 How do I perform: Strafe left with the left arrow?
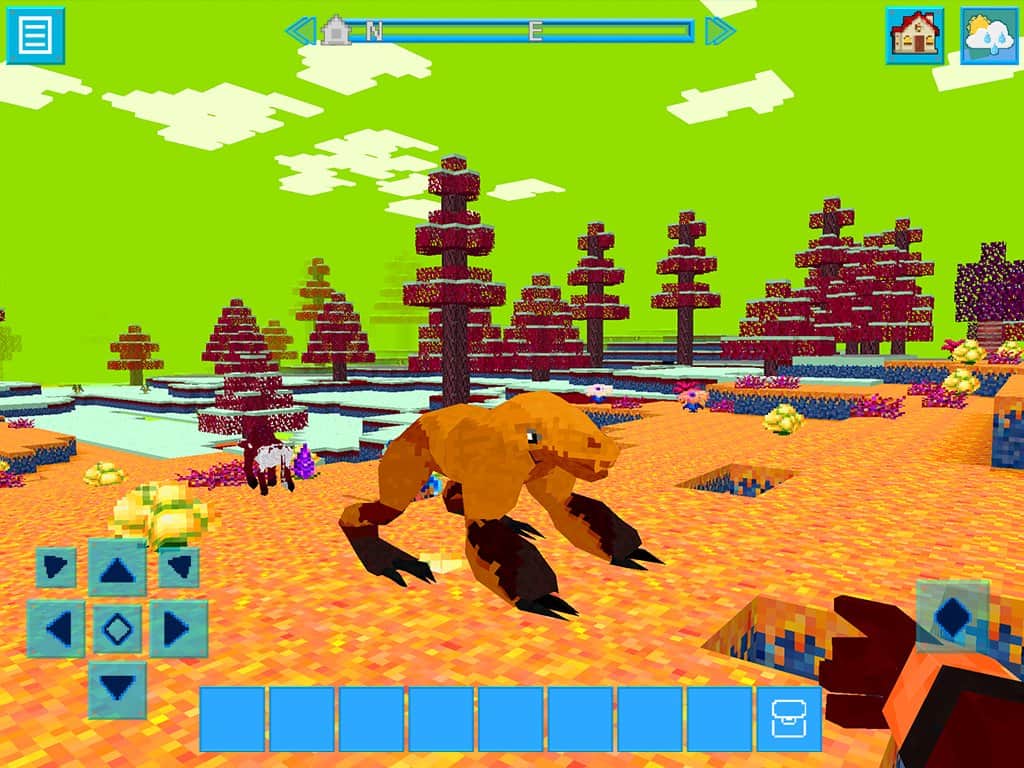[x=56, y=629]
